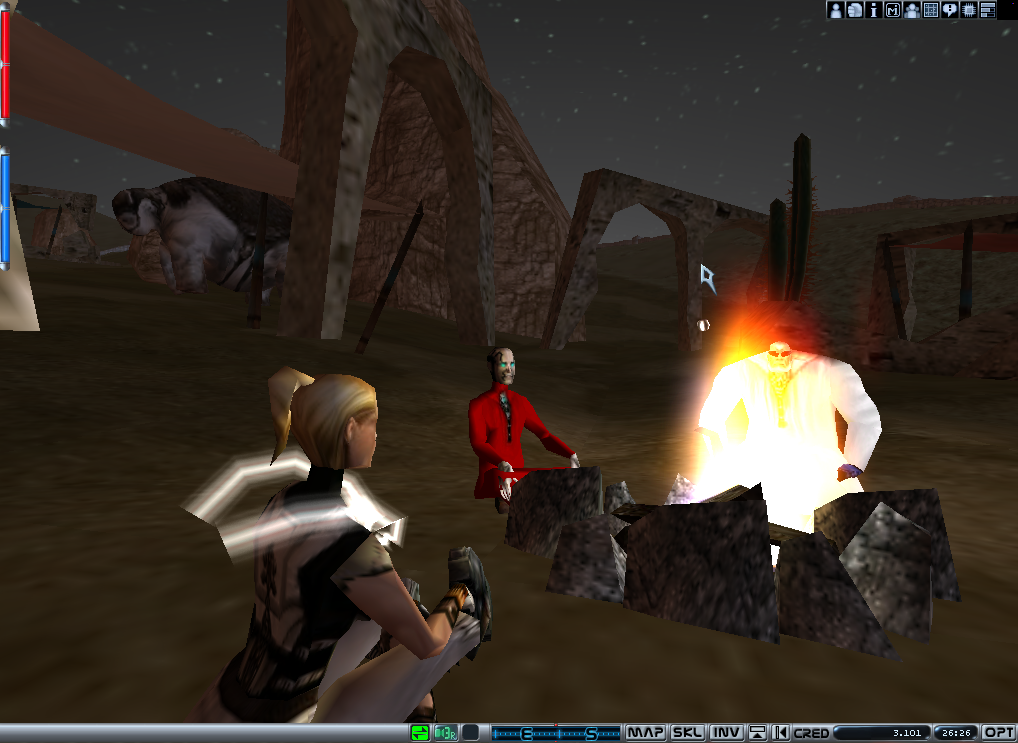Open the microchip implants icon
Image resolution: width=1018 pixels, height=743 pixels.
coord(968,10)
